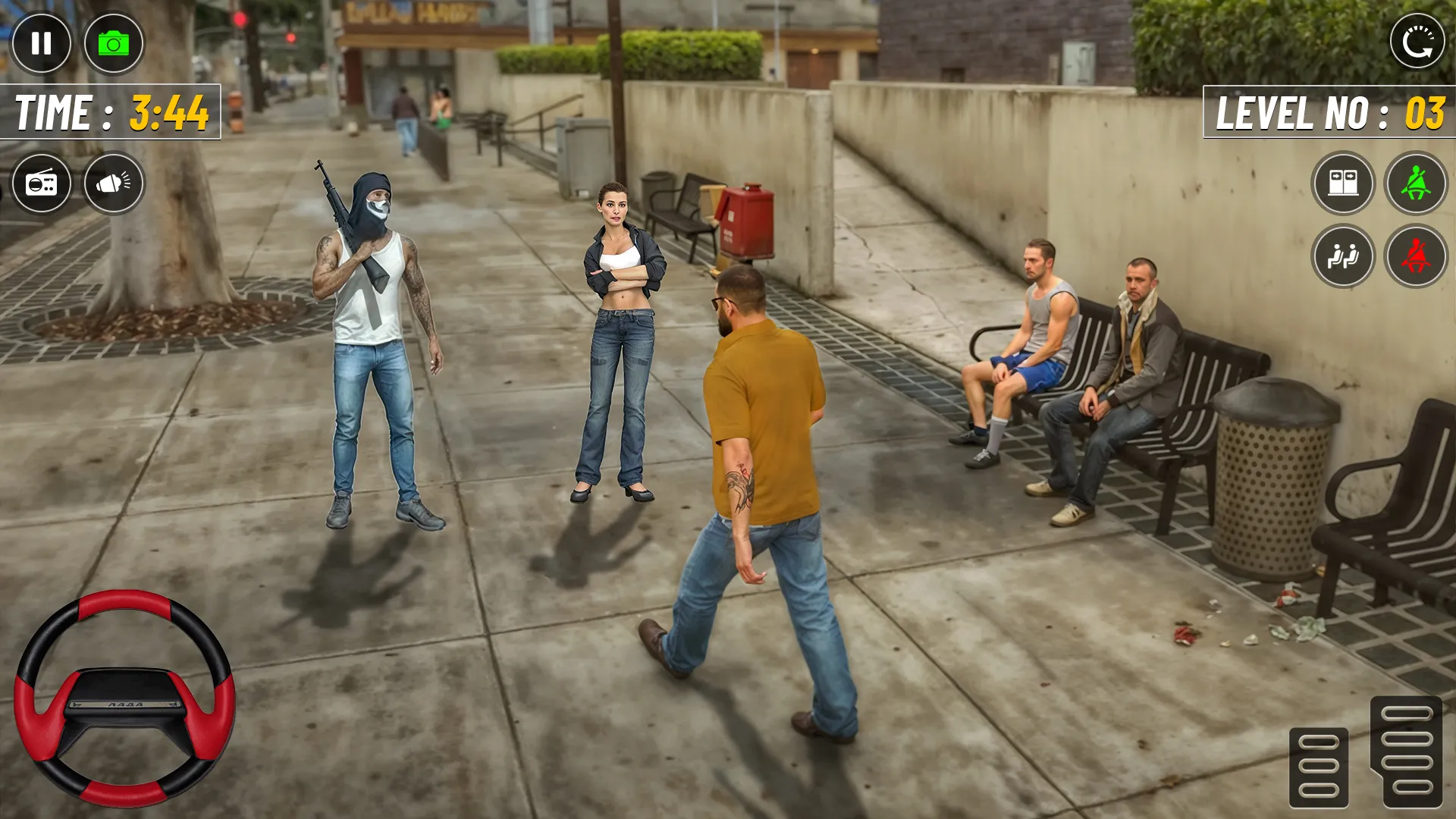Turn the red steering wheel
This screenshot has width=1456, height=819.
(x=124, y=694)
